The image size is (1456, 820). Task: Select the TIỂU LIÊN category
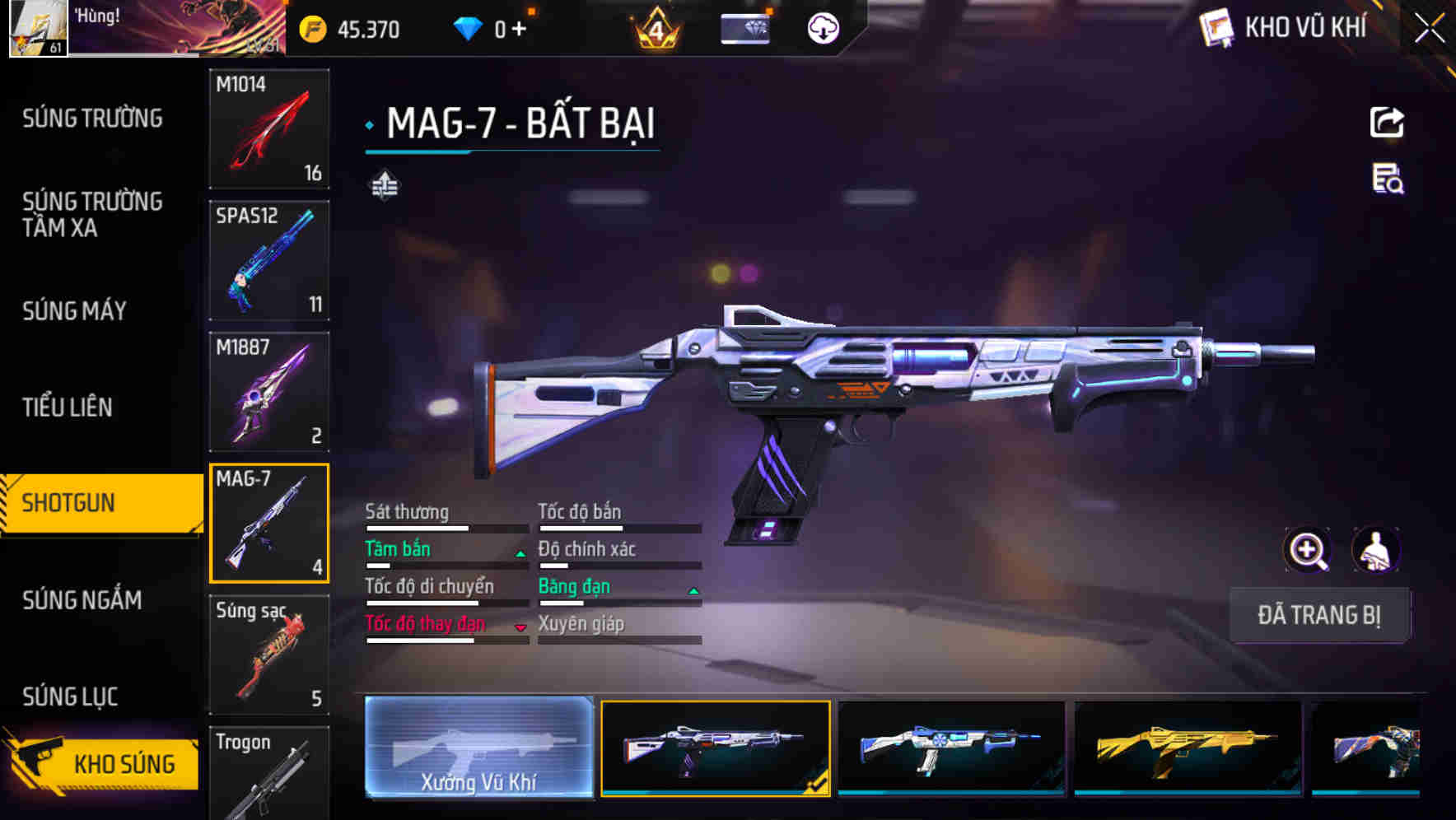pyautogui.click(x=68, y=407)
